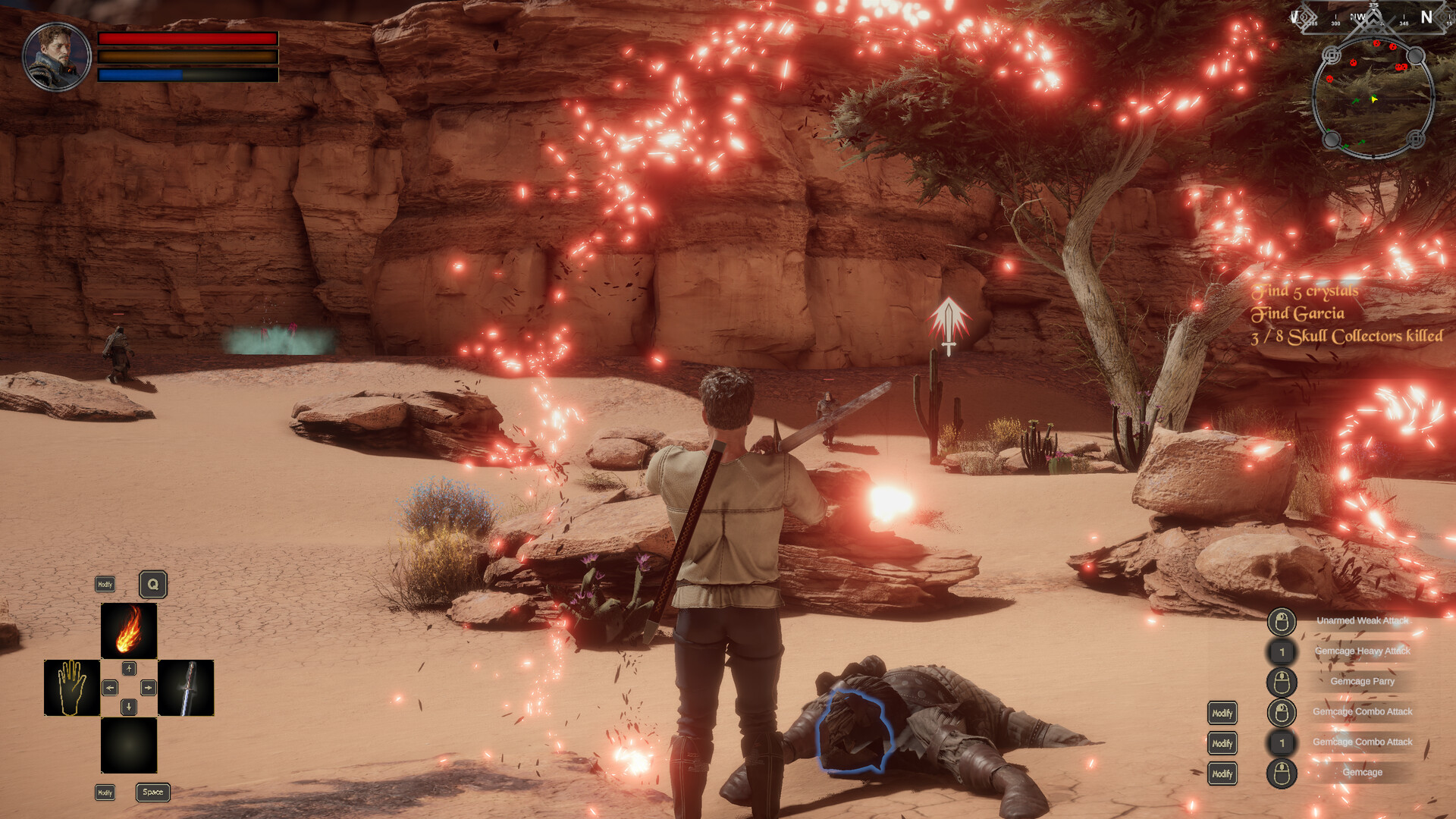This screenshot has width=1456, height=819.
Task: Select the Unarmed Weak Attack entry
Action: coord(1362,621)
